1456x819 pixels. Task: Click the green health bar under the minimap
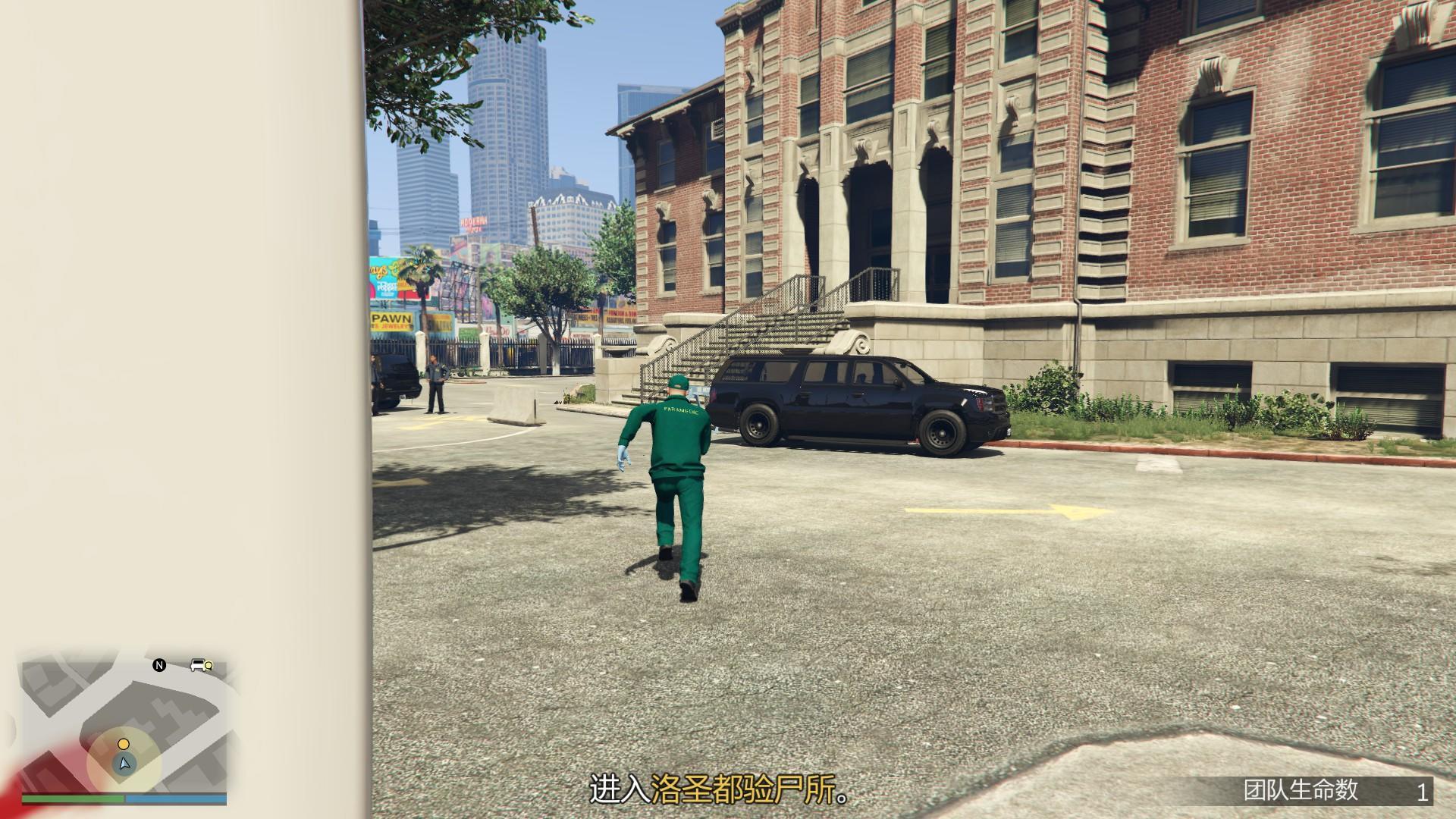tap(72, 799)
